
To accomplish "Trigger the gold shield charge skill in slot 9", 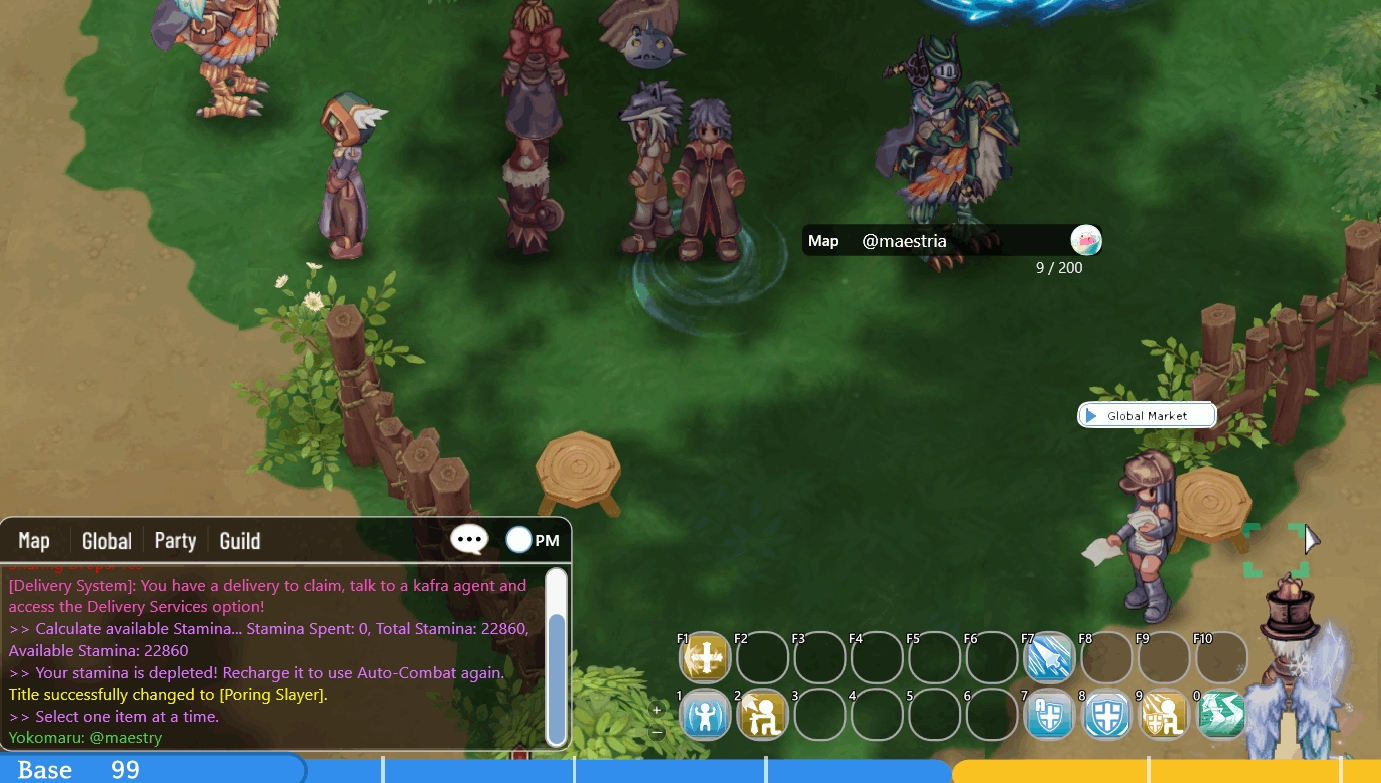I will (1163, 716).
